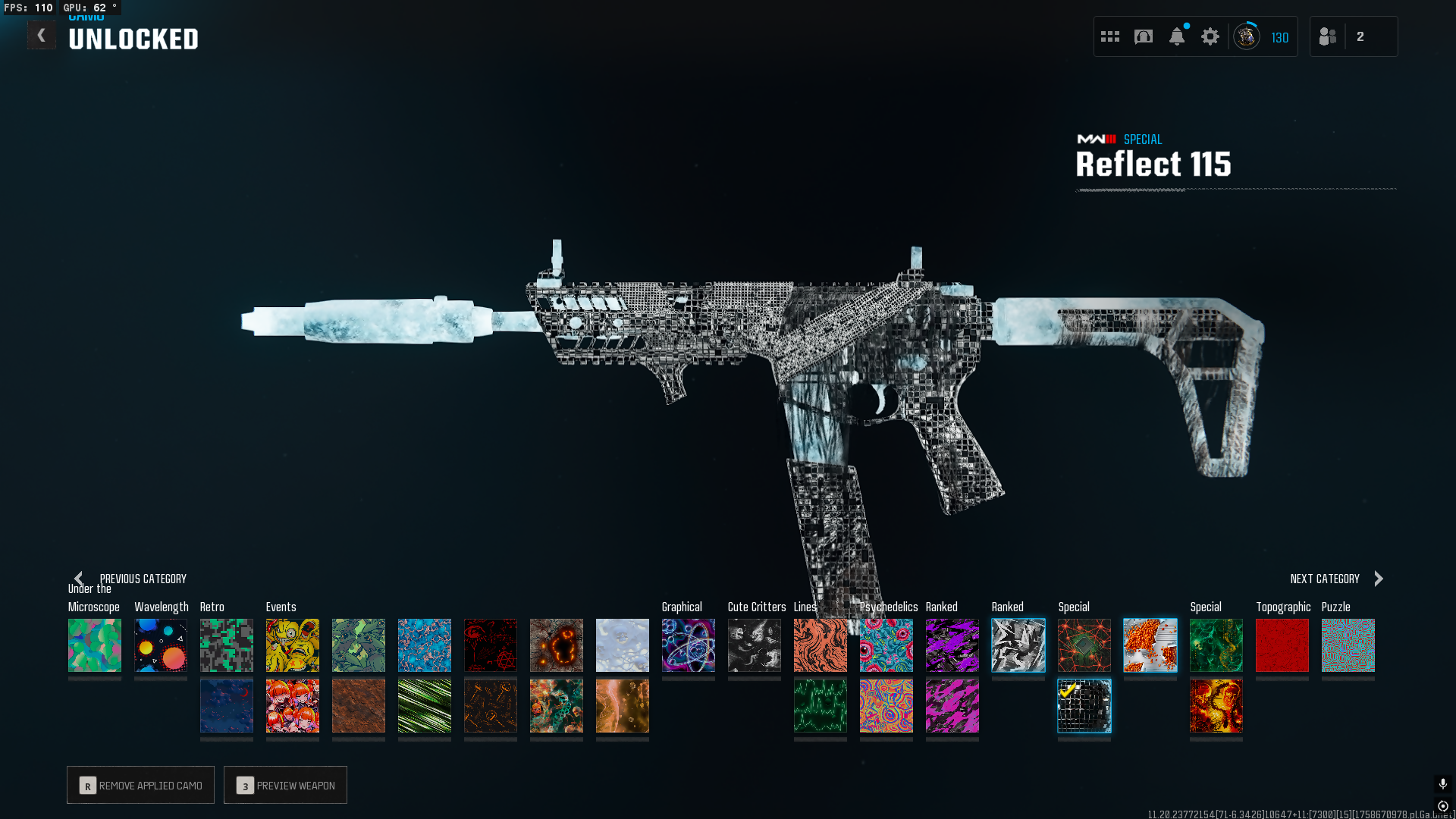This screenshot has height=819, width=1456.
Task: Go back using the top-left arrow
Action: pos(42,36)
